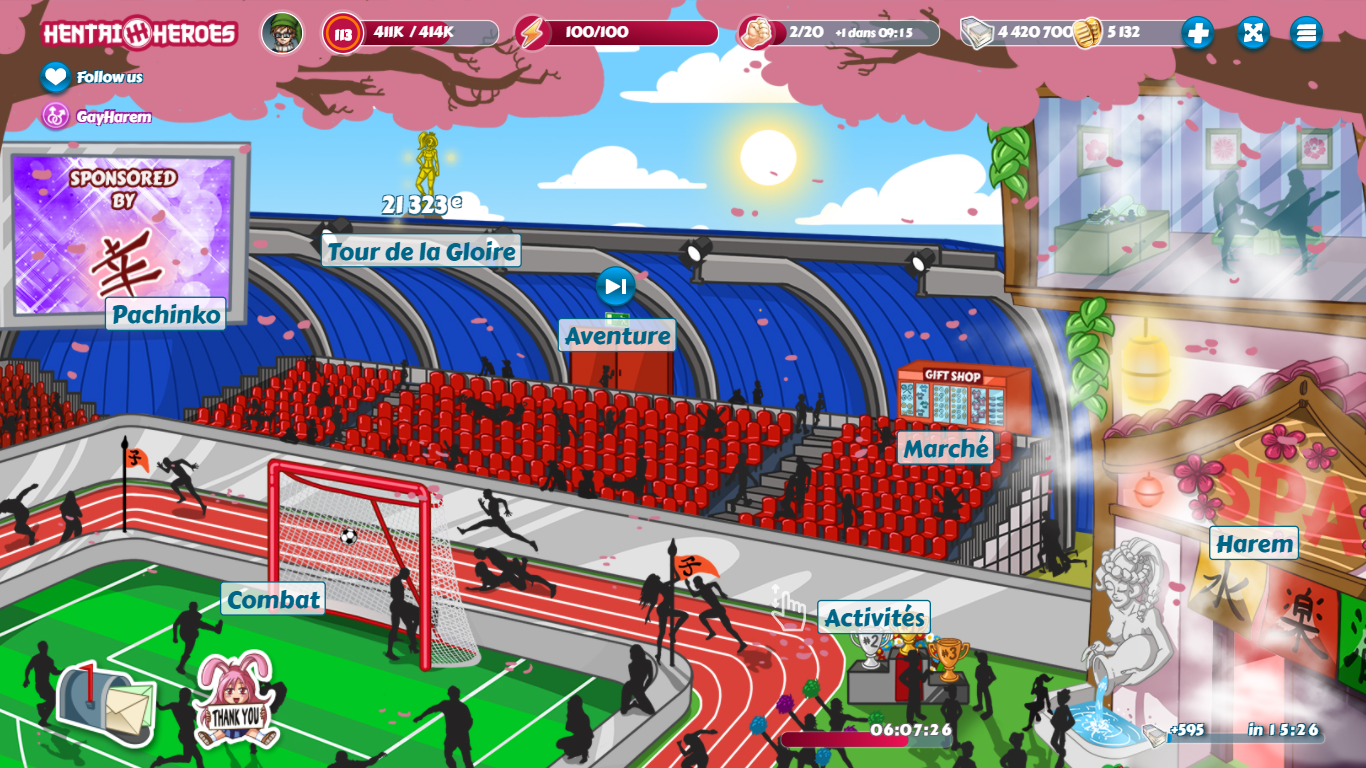Open the Marché shop
Viewport: 1366px width, 768px height.
point(946,448)
